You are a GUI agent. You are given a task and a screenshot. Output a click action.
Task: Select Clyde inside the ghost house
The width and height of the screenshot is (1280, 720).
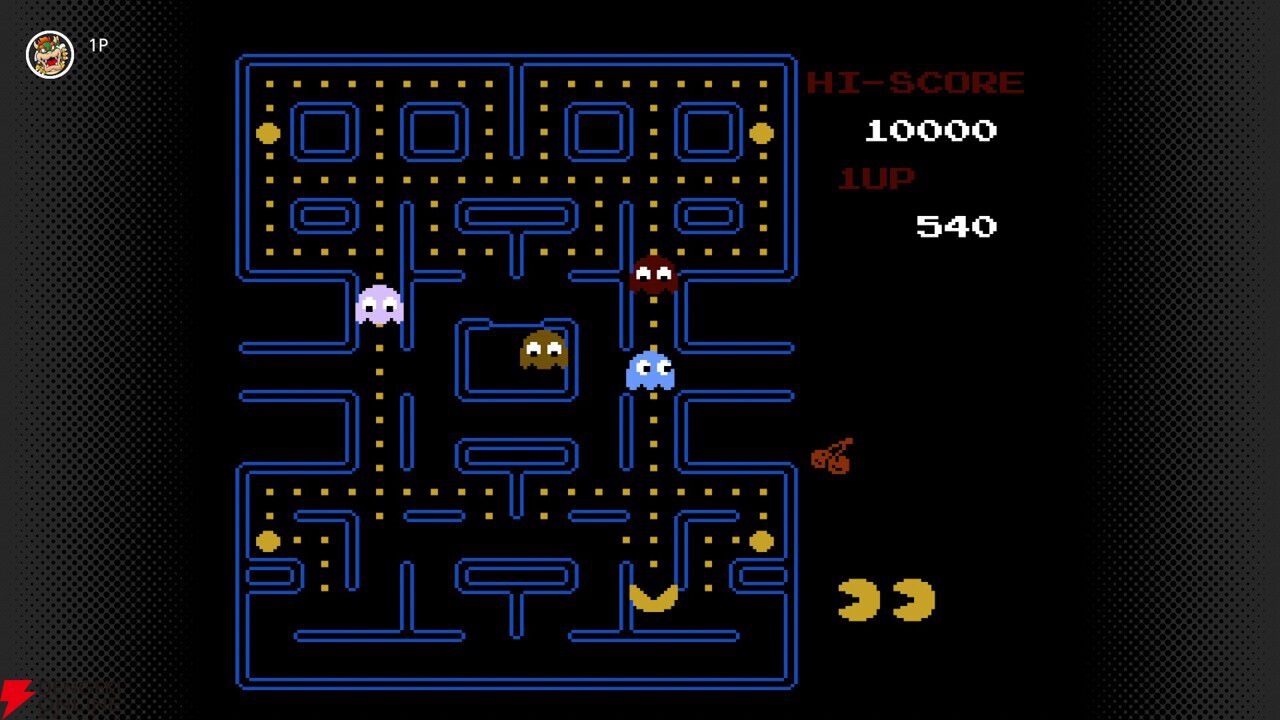tap(541, 350)
